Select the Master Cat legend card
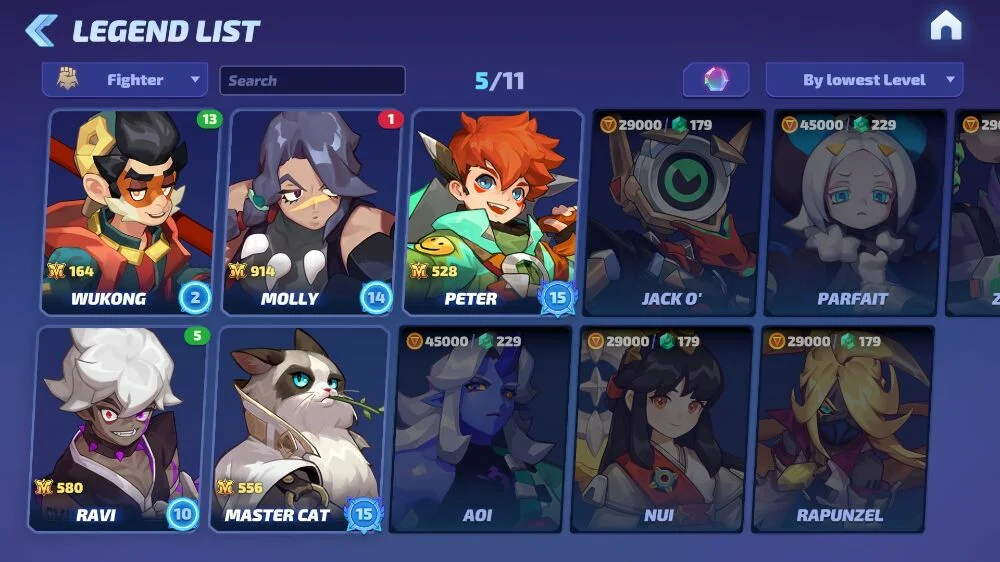1000x562 pixels. 298,428
